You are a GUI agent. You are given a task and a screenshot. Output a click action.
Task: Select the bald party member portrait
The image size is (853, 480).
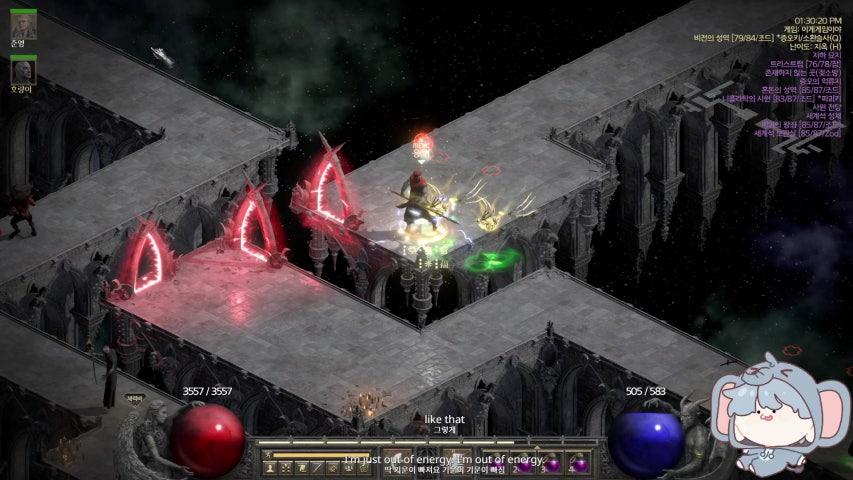(23, 71)
